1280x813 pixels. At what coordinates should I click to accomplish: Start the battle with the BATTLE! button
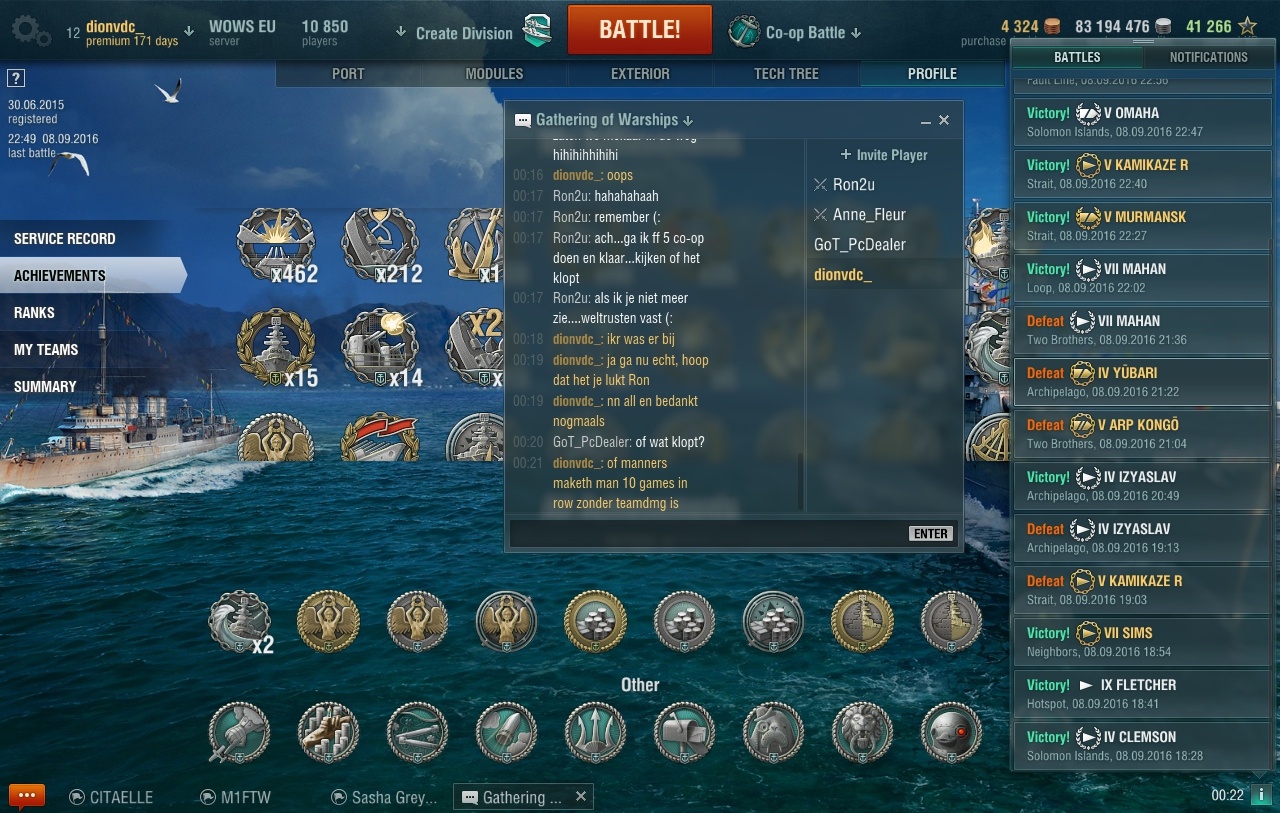click(x=639, y=30)
